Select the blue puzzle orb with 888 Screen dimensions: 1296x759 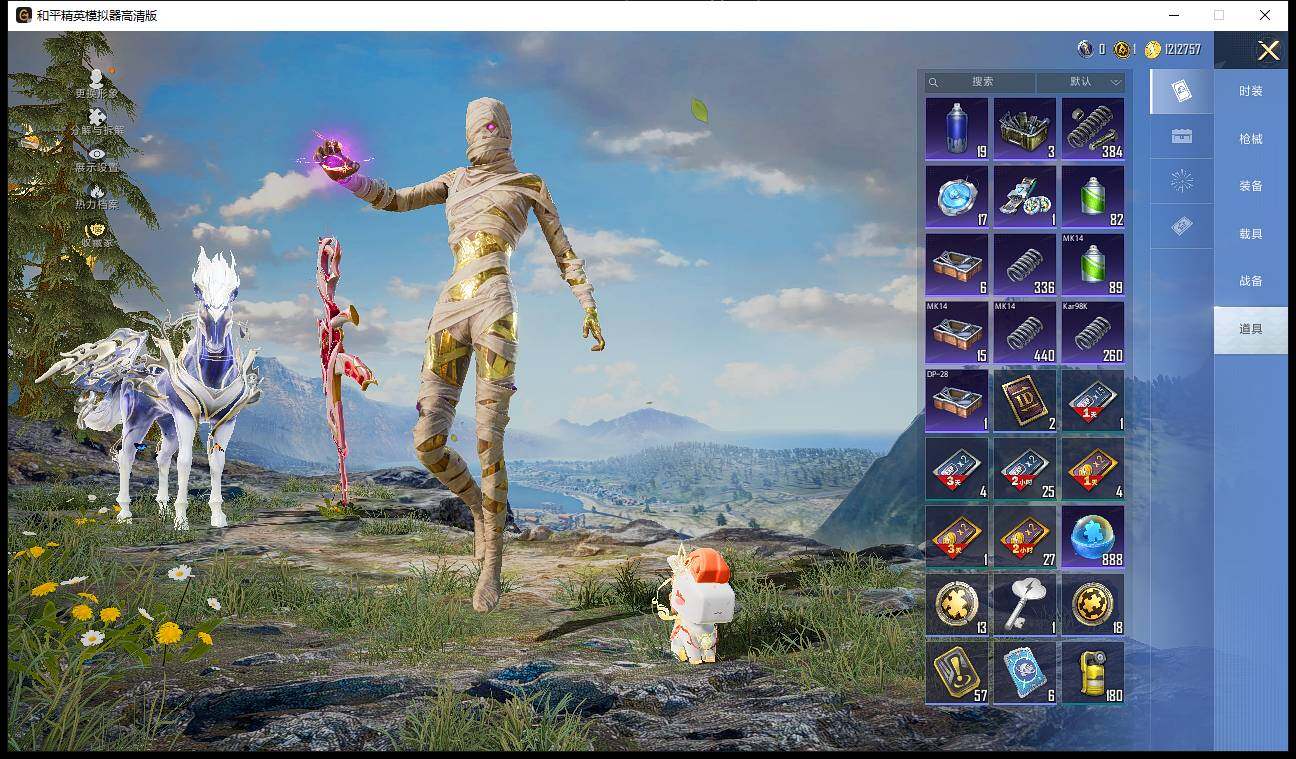pyautogui.click(x=1093, y=537)
